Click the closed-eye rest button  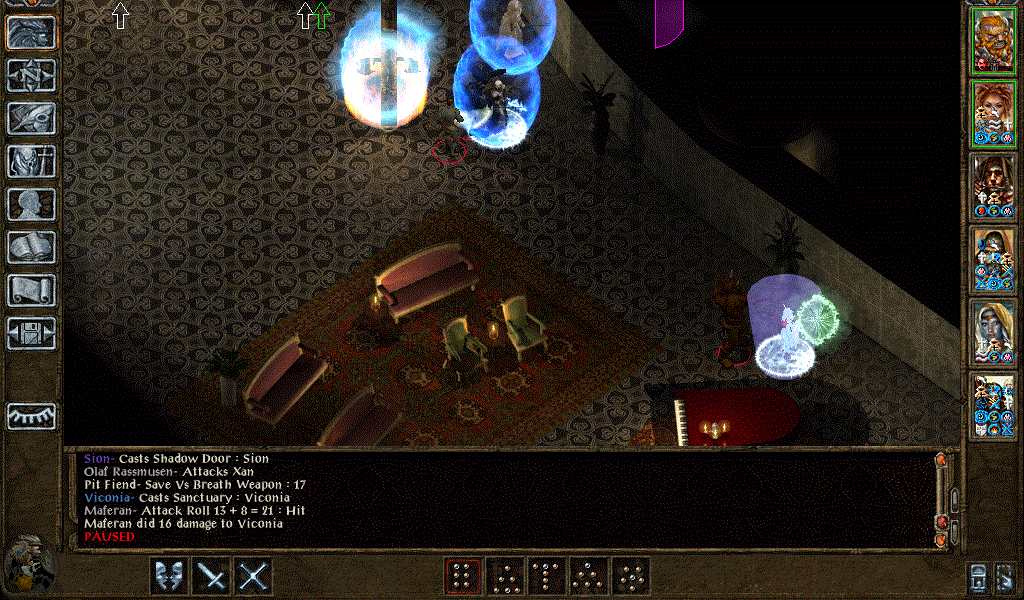pos(31,416)
